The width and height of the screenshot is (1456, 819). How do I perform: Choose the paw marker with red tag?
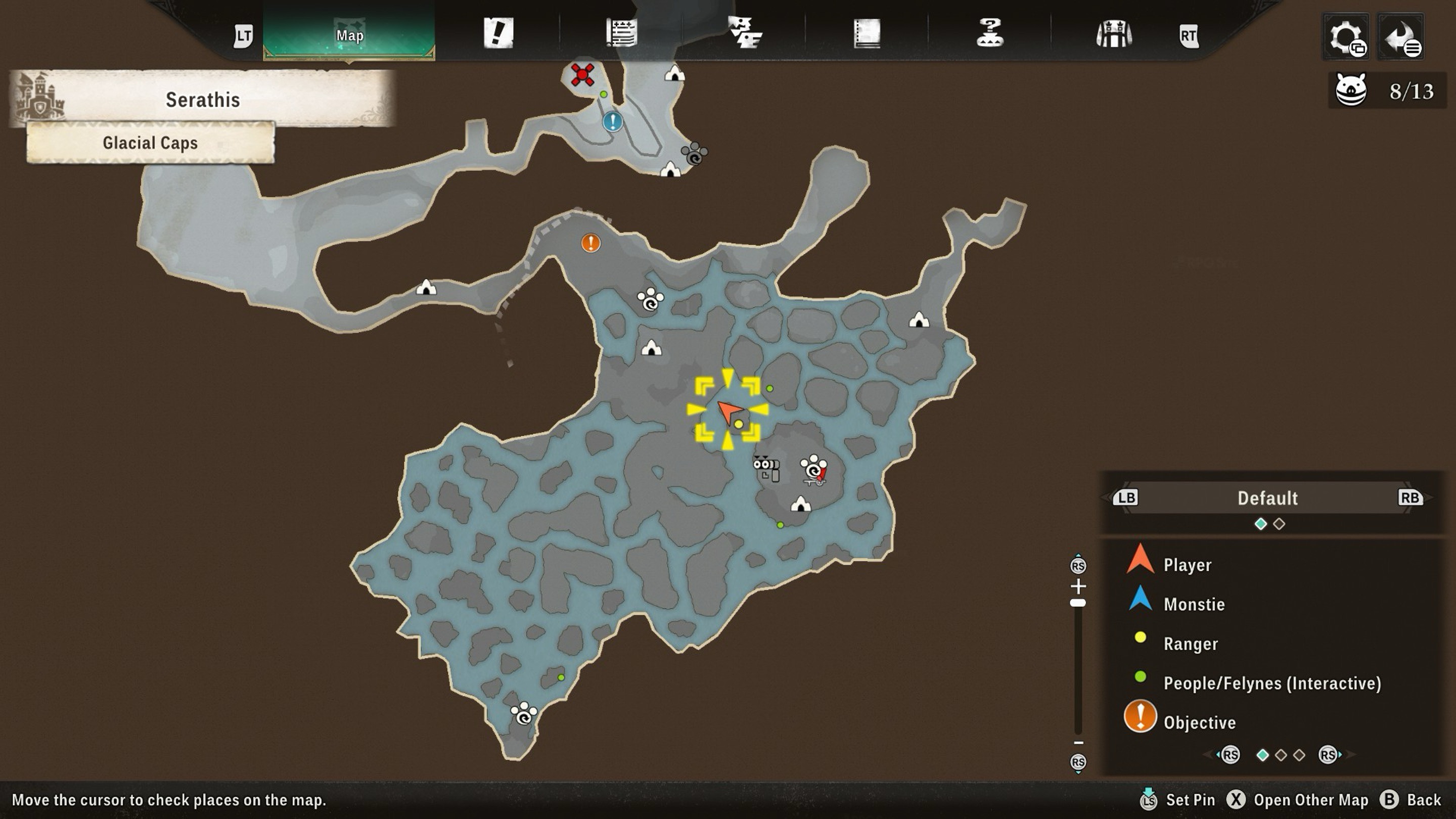814,470
